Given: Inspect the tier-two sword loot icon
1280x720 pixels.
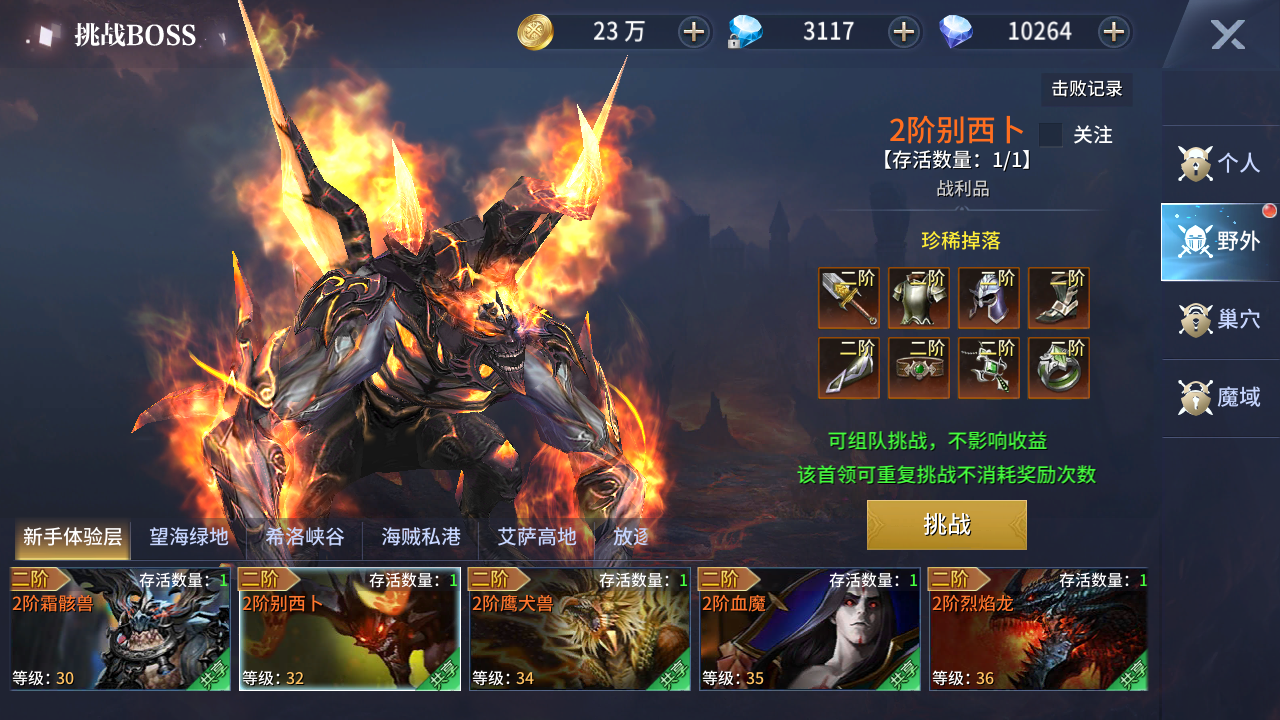Looking at the screenshot, I should pyautogui.click(x=849, y=298).
